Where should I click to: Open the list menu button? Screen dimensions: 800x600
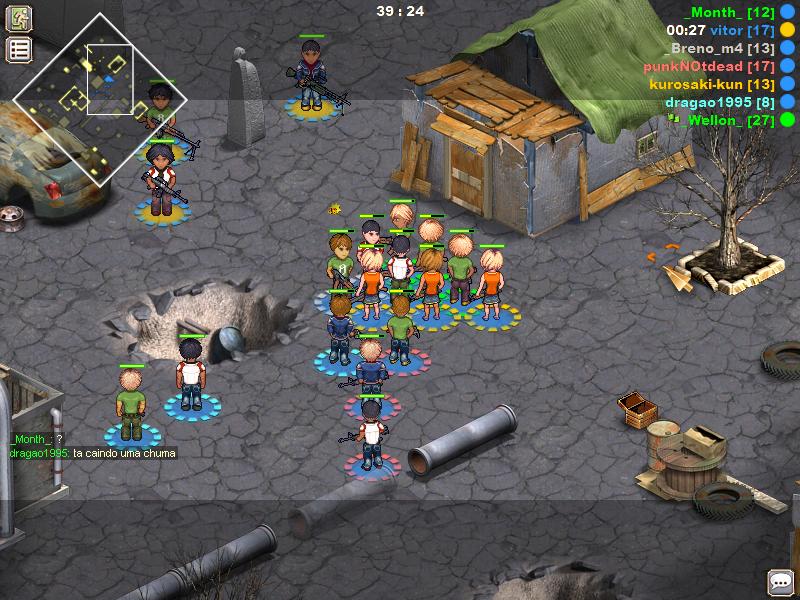(x=19, y=50)
